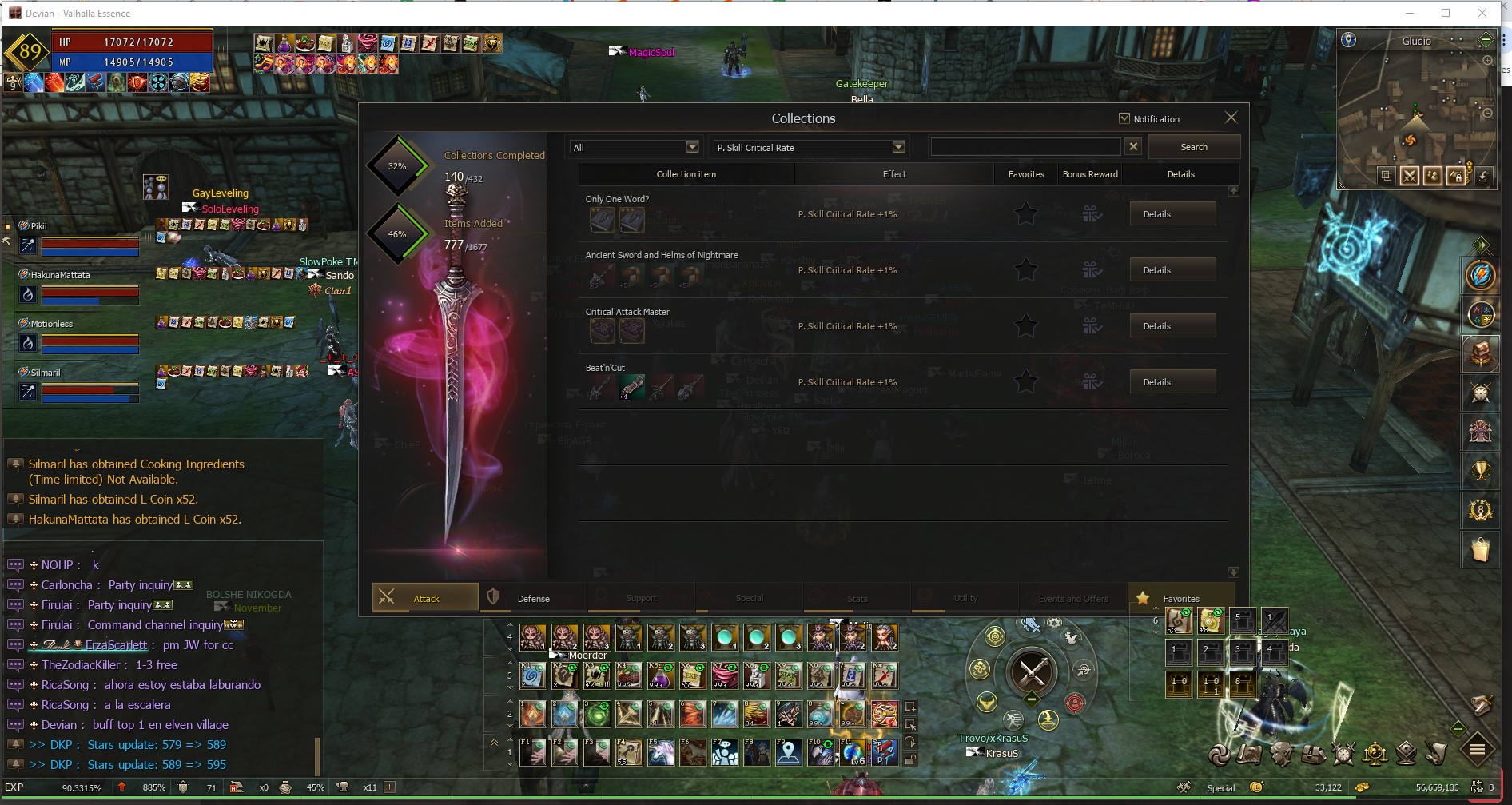Open the All category dropdown
Image resolution: width=1512 pixels, height=805 pixels.
(635, 147)
